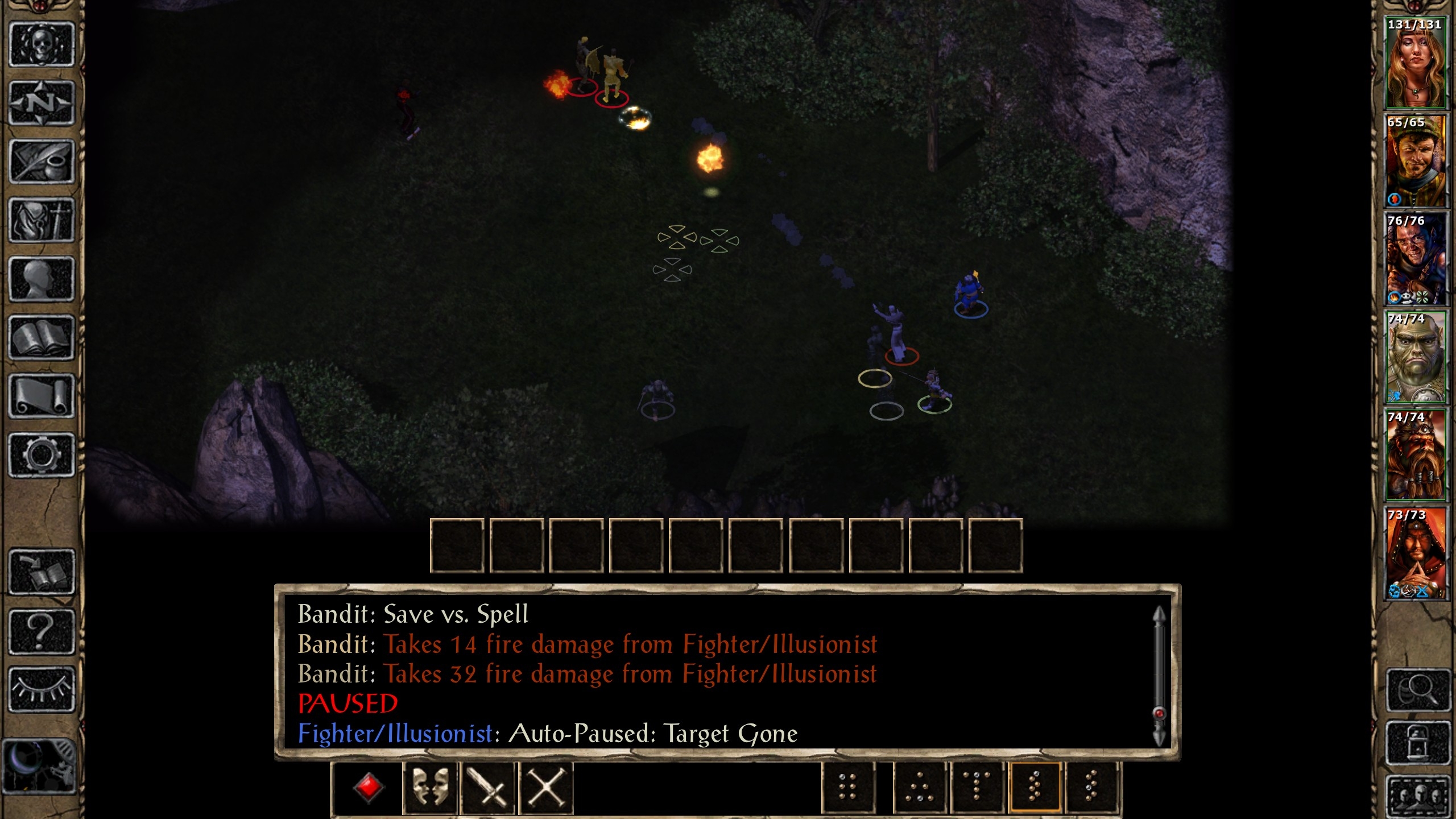
Task: Click the closed eye button
Action: (x=42, y=689)
